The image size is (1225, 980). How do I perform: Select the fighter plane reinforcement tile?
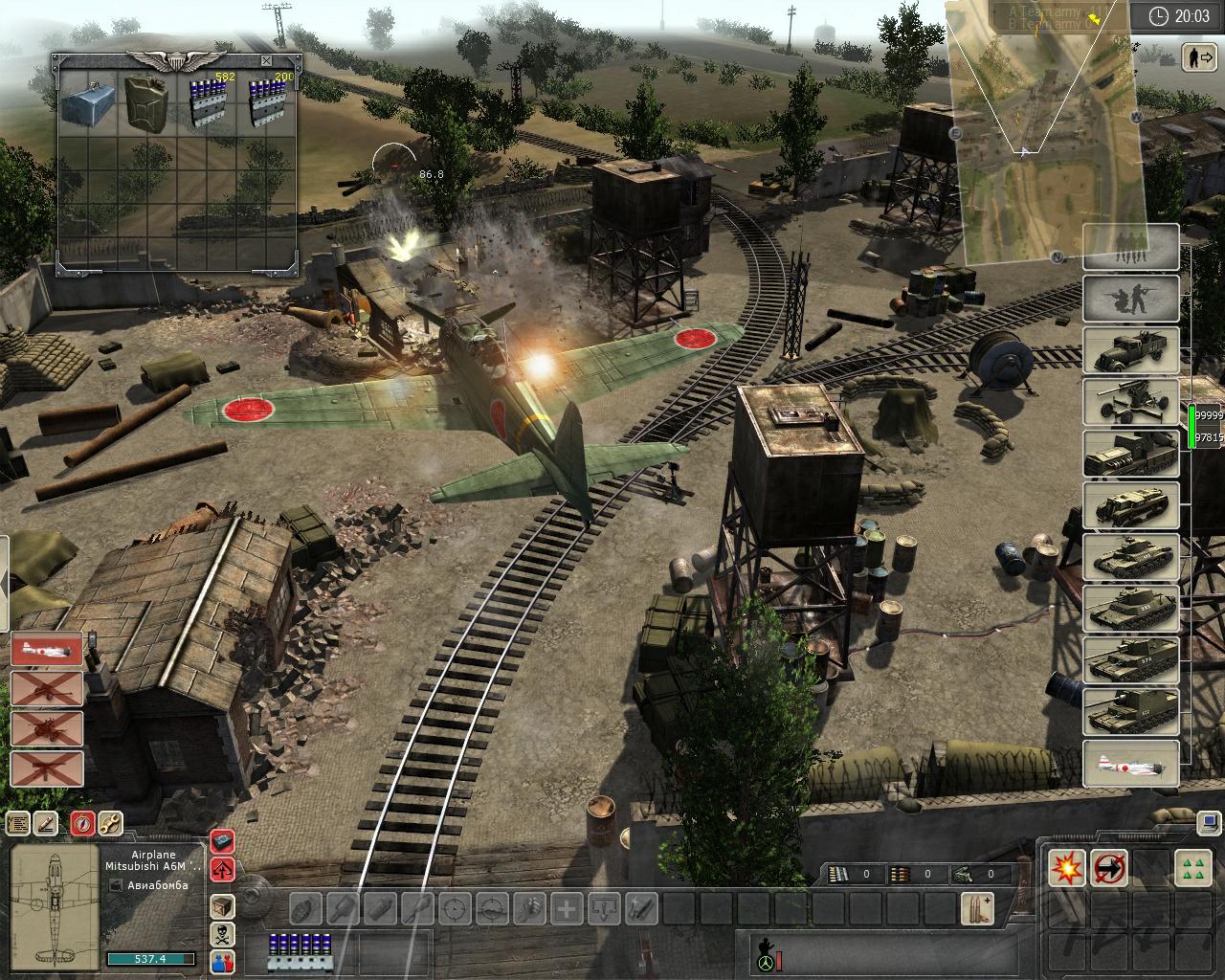(1130, 764)
